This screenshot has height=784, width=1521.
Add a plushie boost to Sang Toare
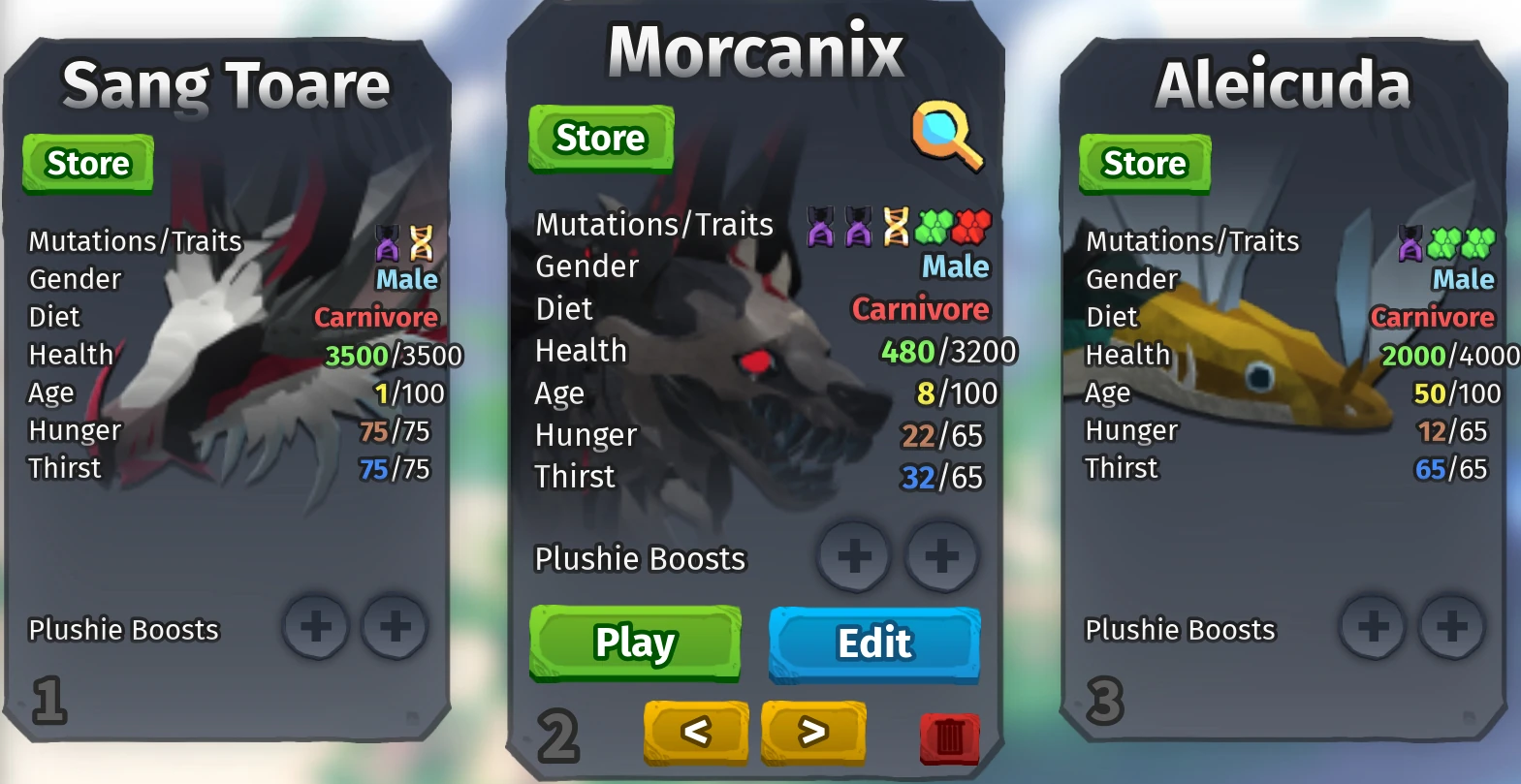tap(314, 628)
